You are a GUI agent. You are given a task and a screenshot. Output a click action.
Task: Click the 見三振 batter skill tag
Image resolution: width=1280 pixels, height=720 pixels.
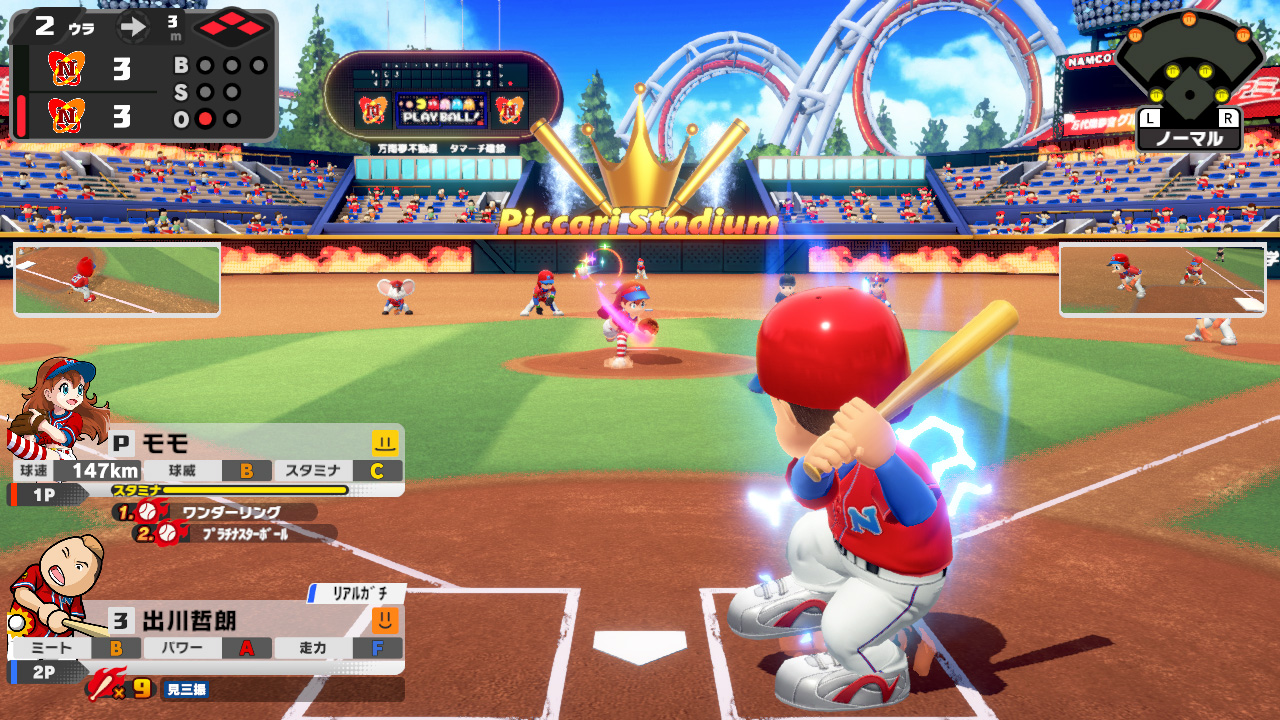coord(186,689)
